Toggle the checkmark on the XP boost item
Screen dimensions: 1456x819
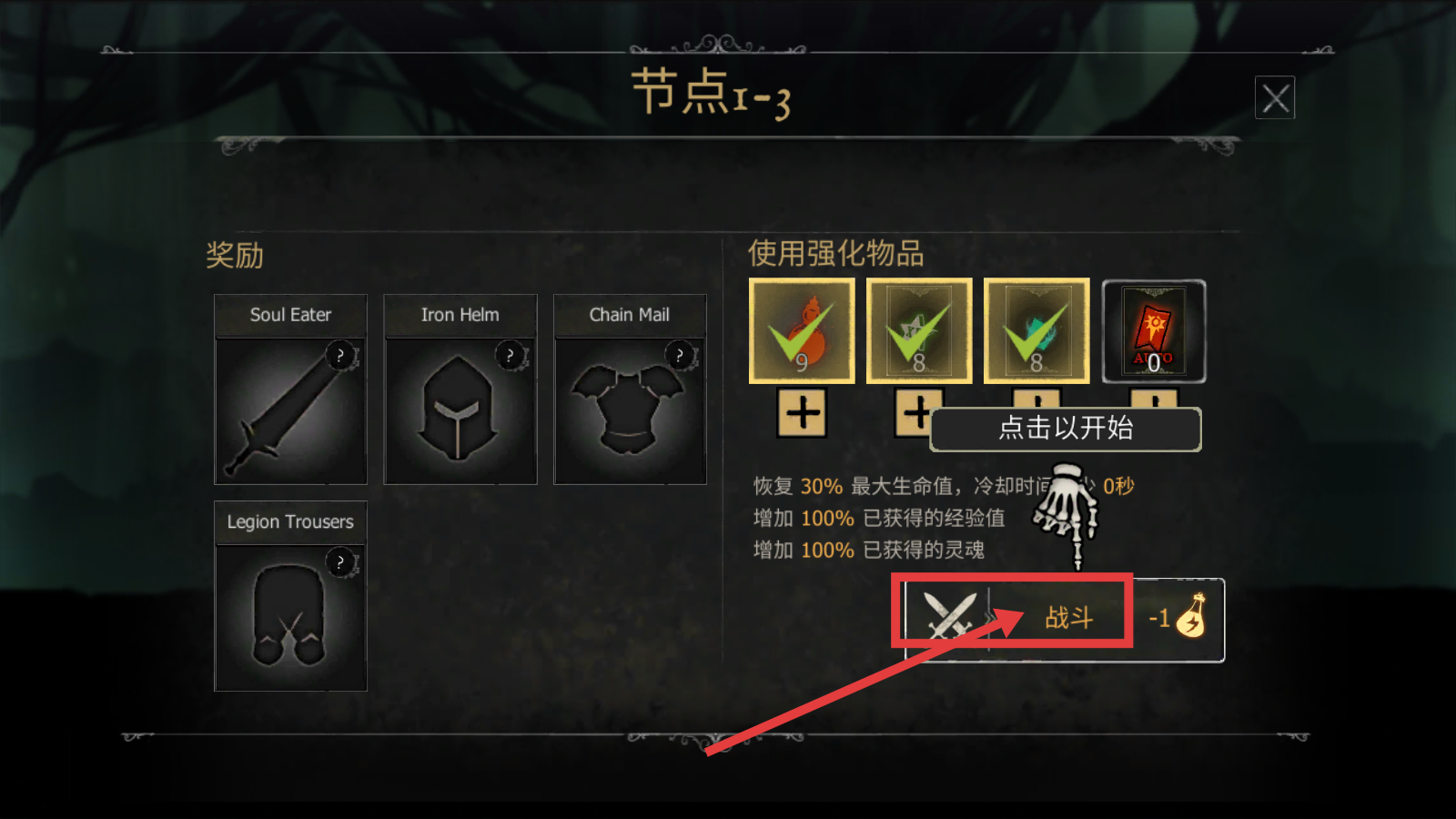(x=919, y=328)
